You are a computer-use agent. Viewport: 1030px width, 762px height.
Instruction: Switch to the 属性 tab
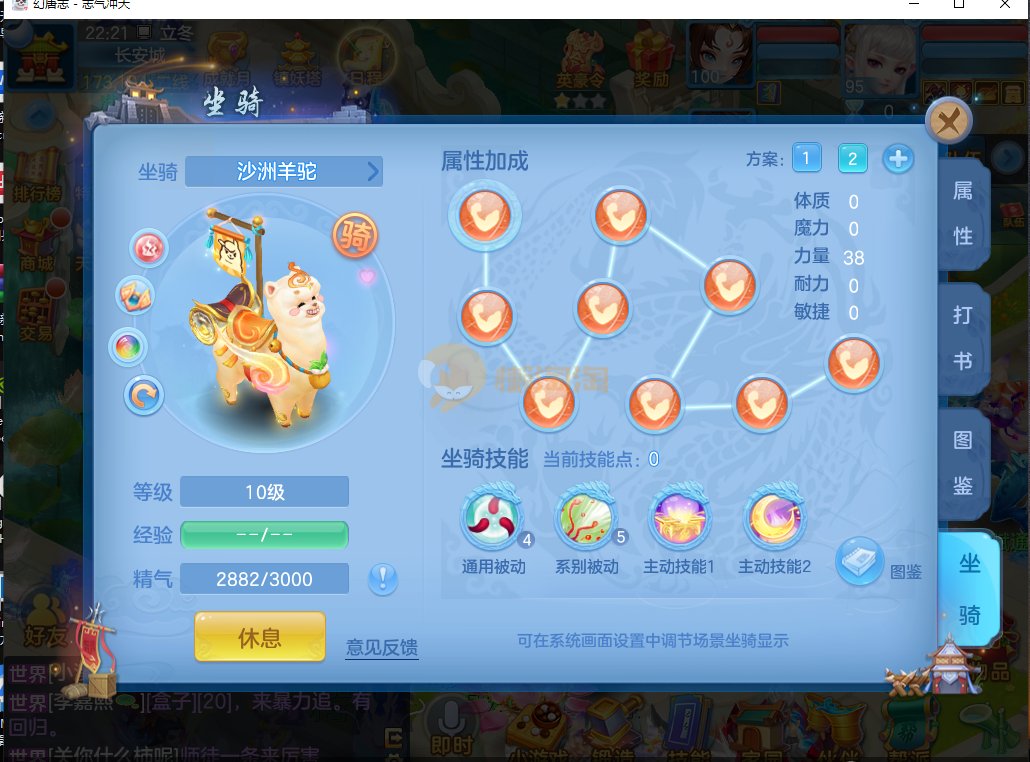pos(963,213)
